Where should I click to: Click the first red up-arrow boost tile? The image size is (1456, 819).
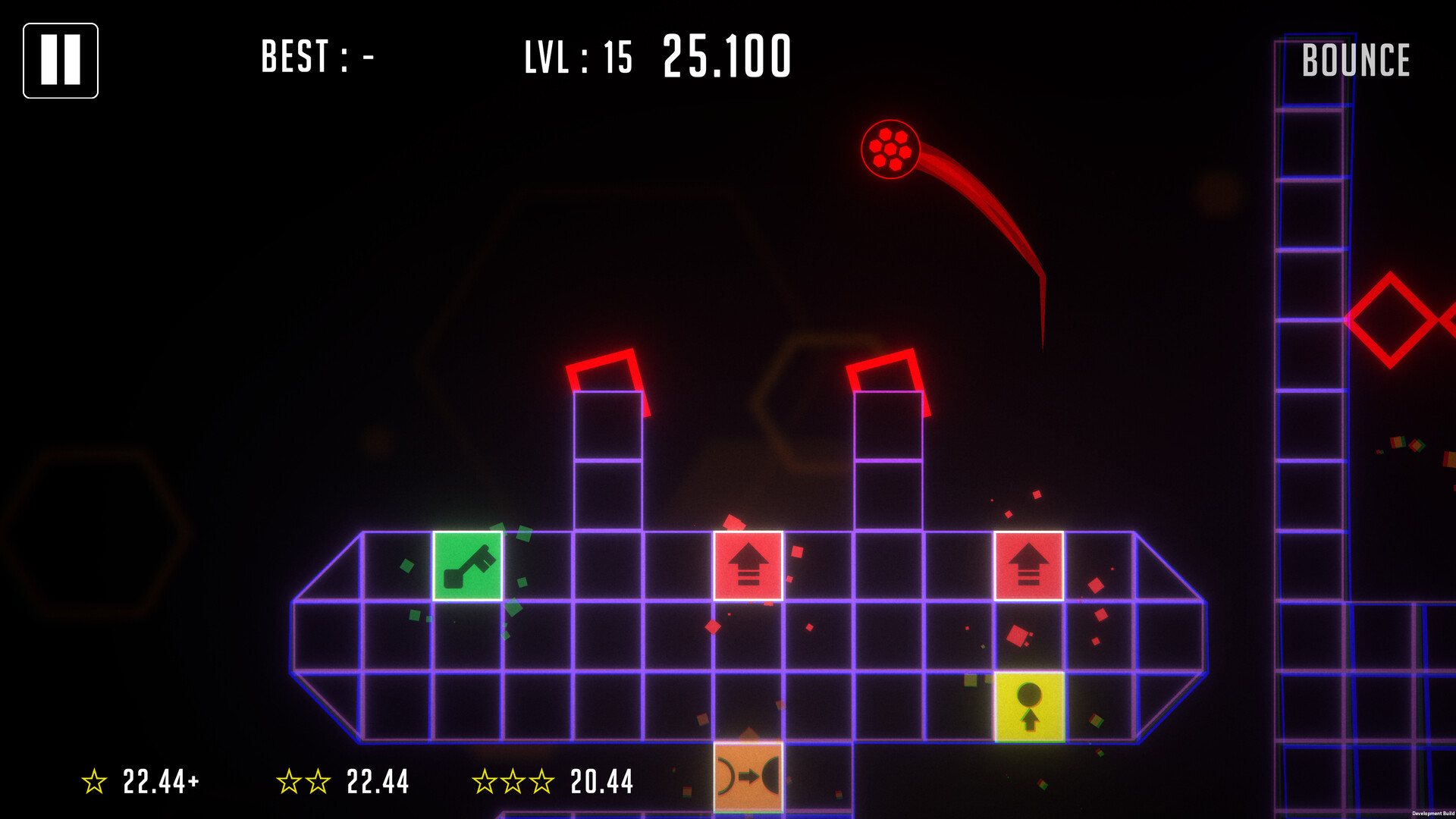pos(748,565)
